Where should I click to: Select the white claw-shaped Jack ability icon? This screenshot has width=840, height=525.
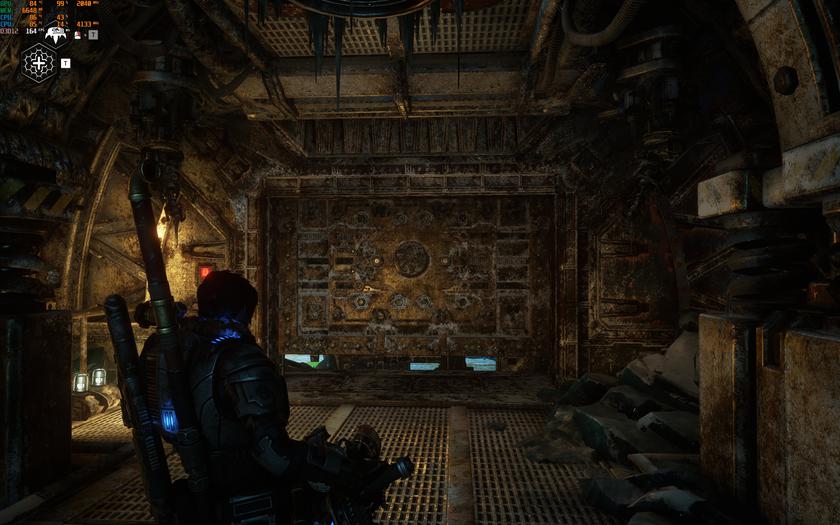point(56,34)
